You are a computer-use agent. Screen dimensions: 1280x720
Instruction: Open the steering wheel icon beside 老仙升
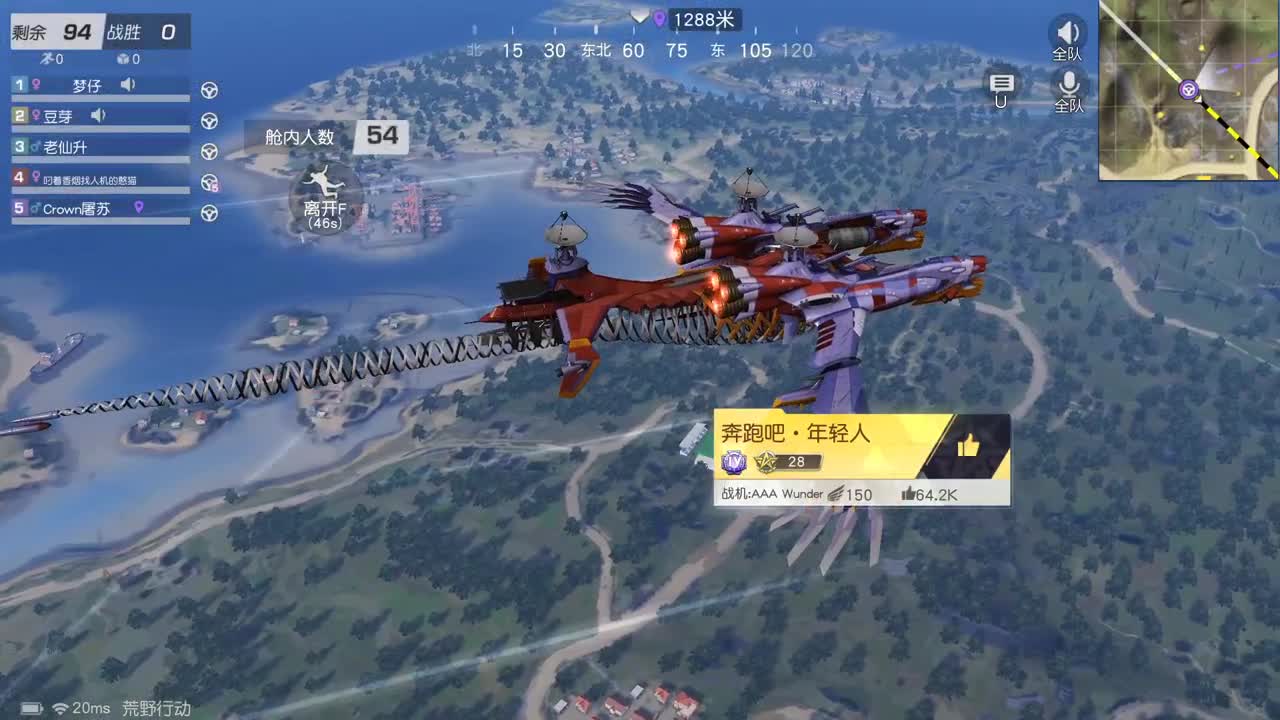point(209,149)
